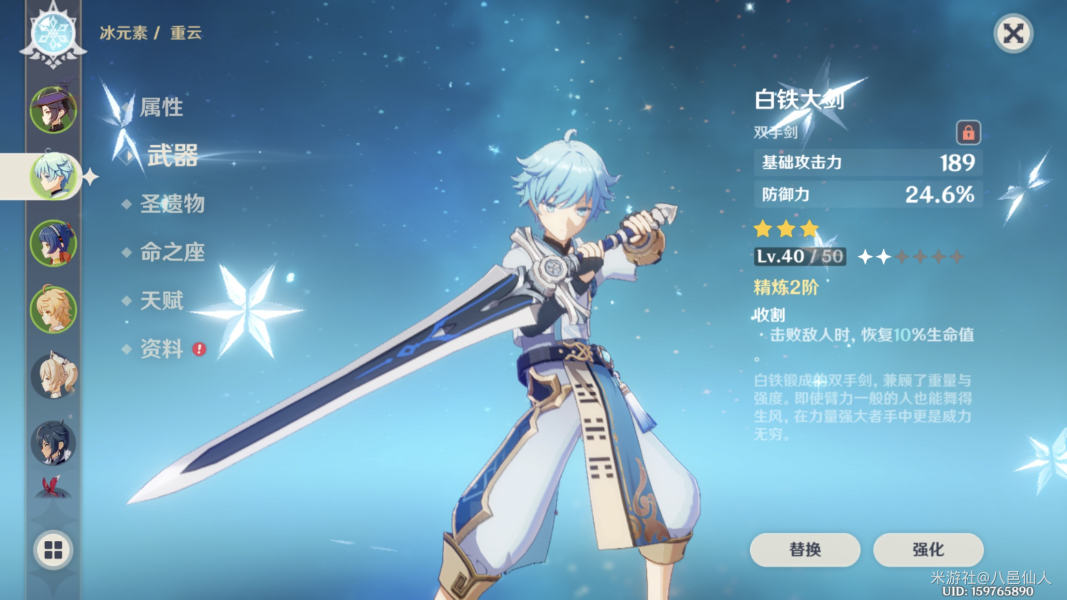
Task: Tap the 强化 enhance weapon button
Action: click(928, 550)
